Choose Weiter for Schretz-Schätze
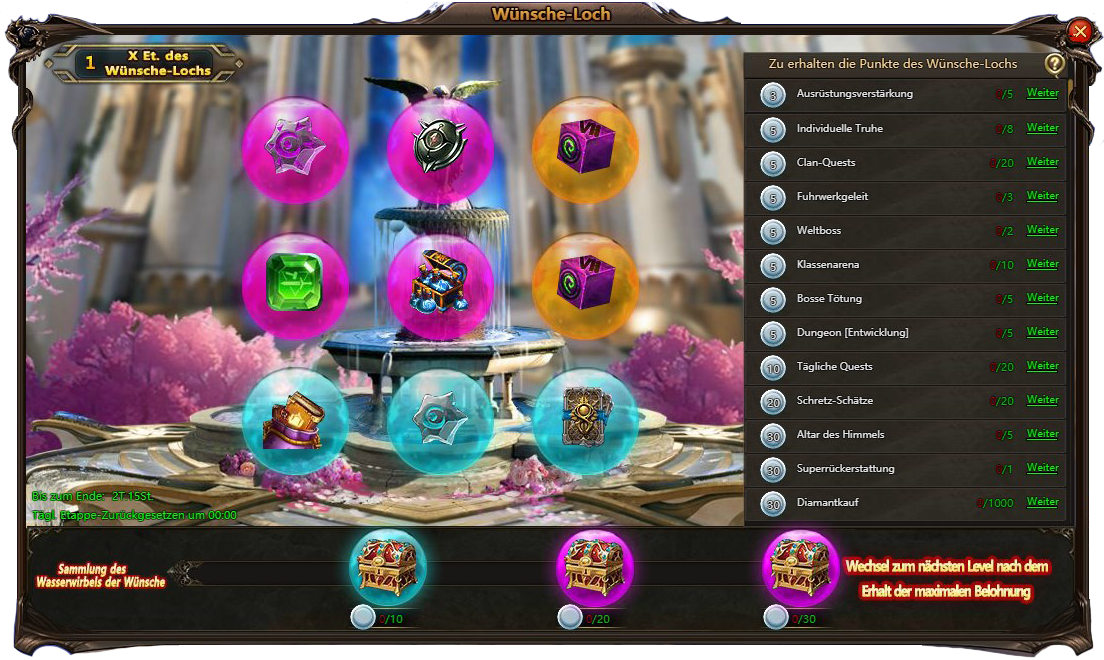This screenshot has width=1104, height=660. tap(1042, 400)
